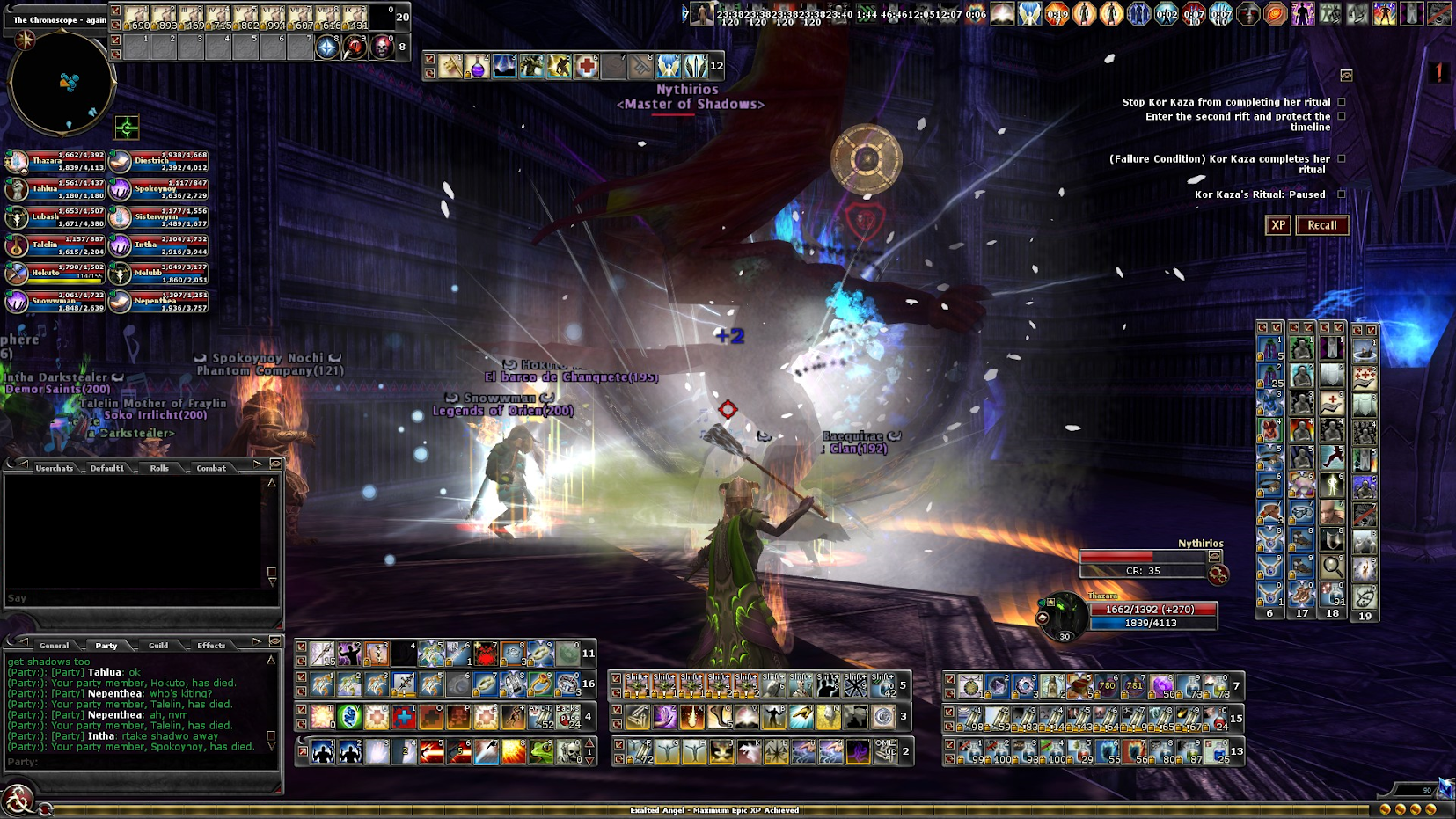The image size is (1456, 819).
Task: Select party member Diestrich's frame
Action: (x=158, y=162)
